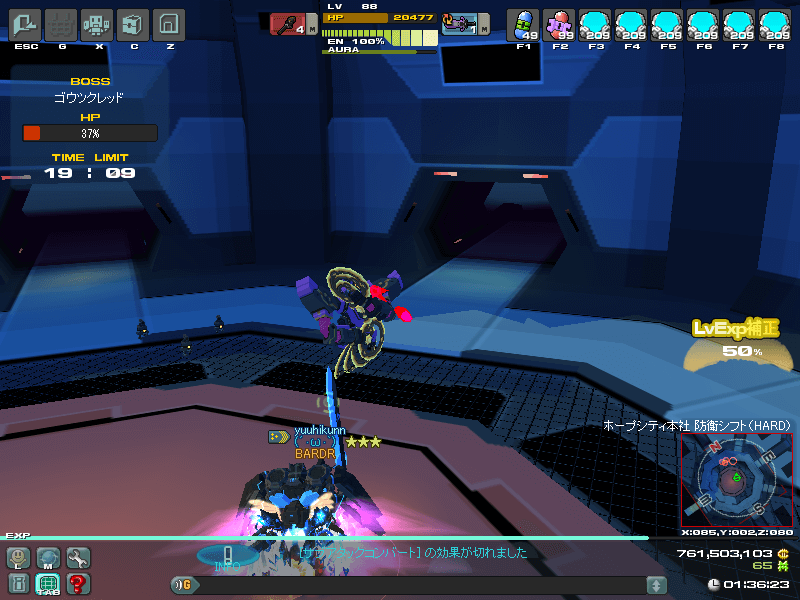Open the robot menu labeled X

point(97,24)
